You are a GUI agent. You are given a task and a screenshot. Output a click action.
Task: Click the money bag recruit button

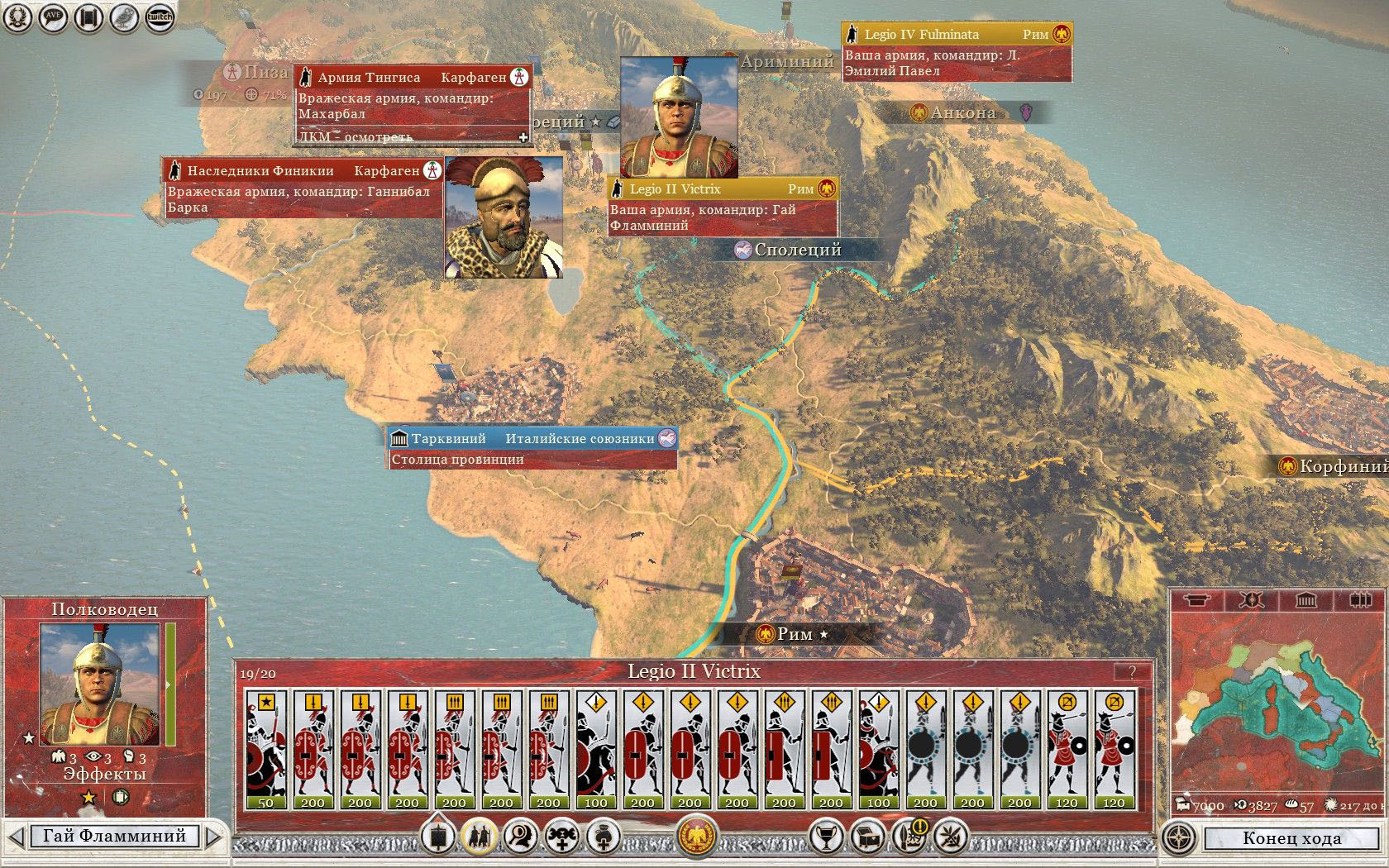coord(603,837)
